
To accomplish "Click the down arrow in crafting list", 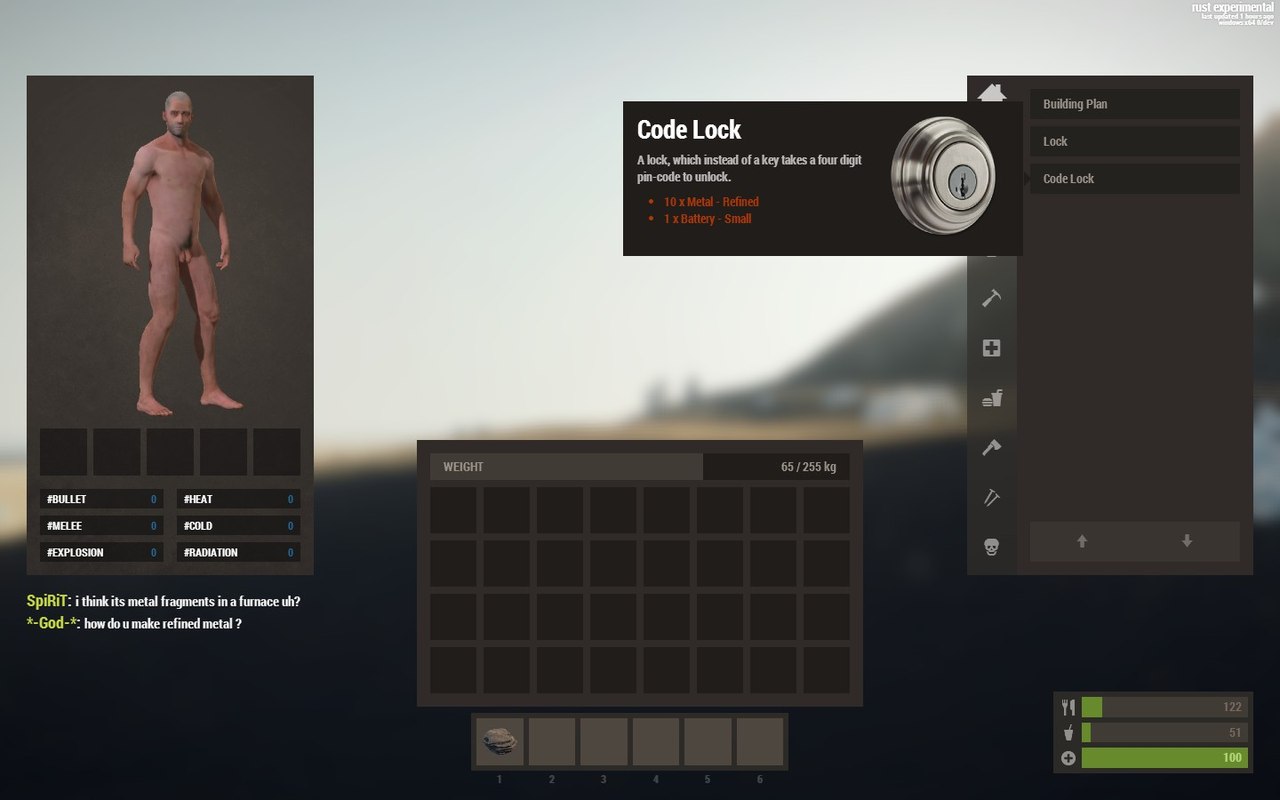I will coord(1187,541).
